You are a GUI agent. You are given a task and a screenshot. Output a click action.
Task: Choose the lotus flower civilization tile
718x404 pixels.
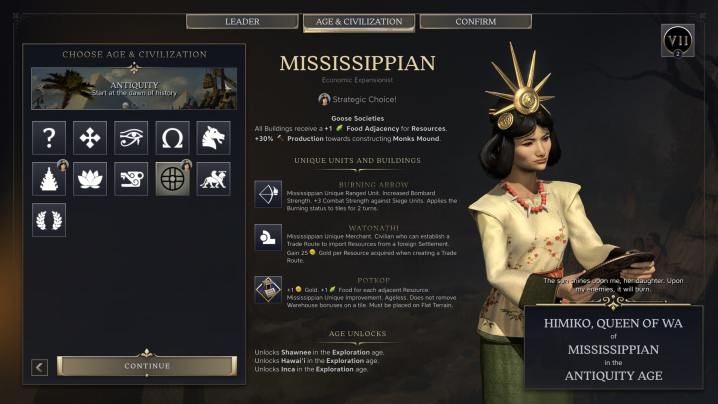[x=91, y=179]
